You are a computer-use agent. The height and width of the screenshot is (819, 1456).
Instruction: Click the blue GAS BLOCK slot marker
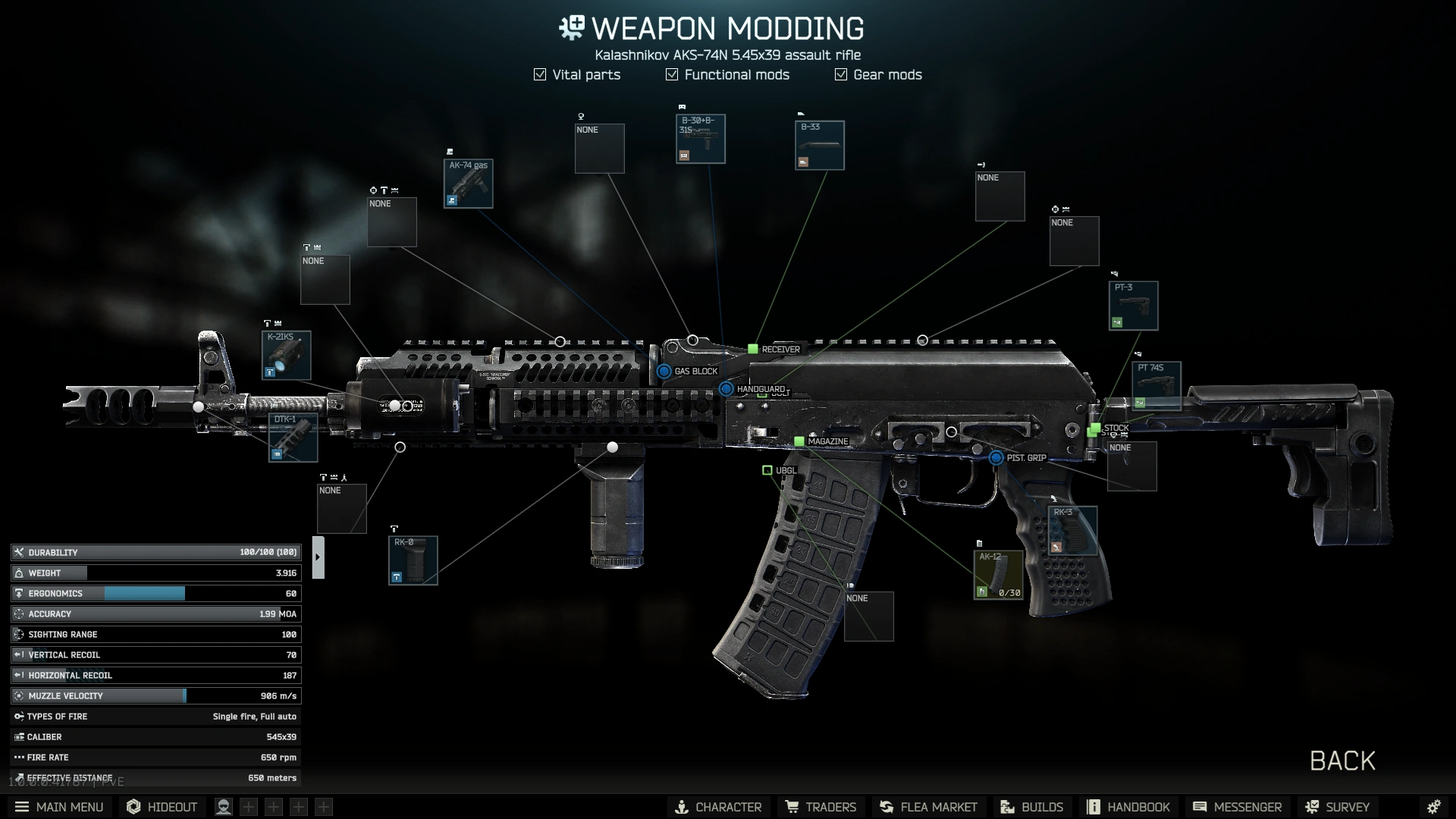coord(666,372)
